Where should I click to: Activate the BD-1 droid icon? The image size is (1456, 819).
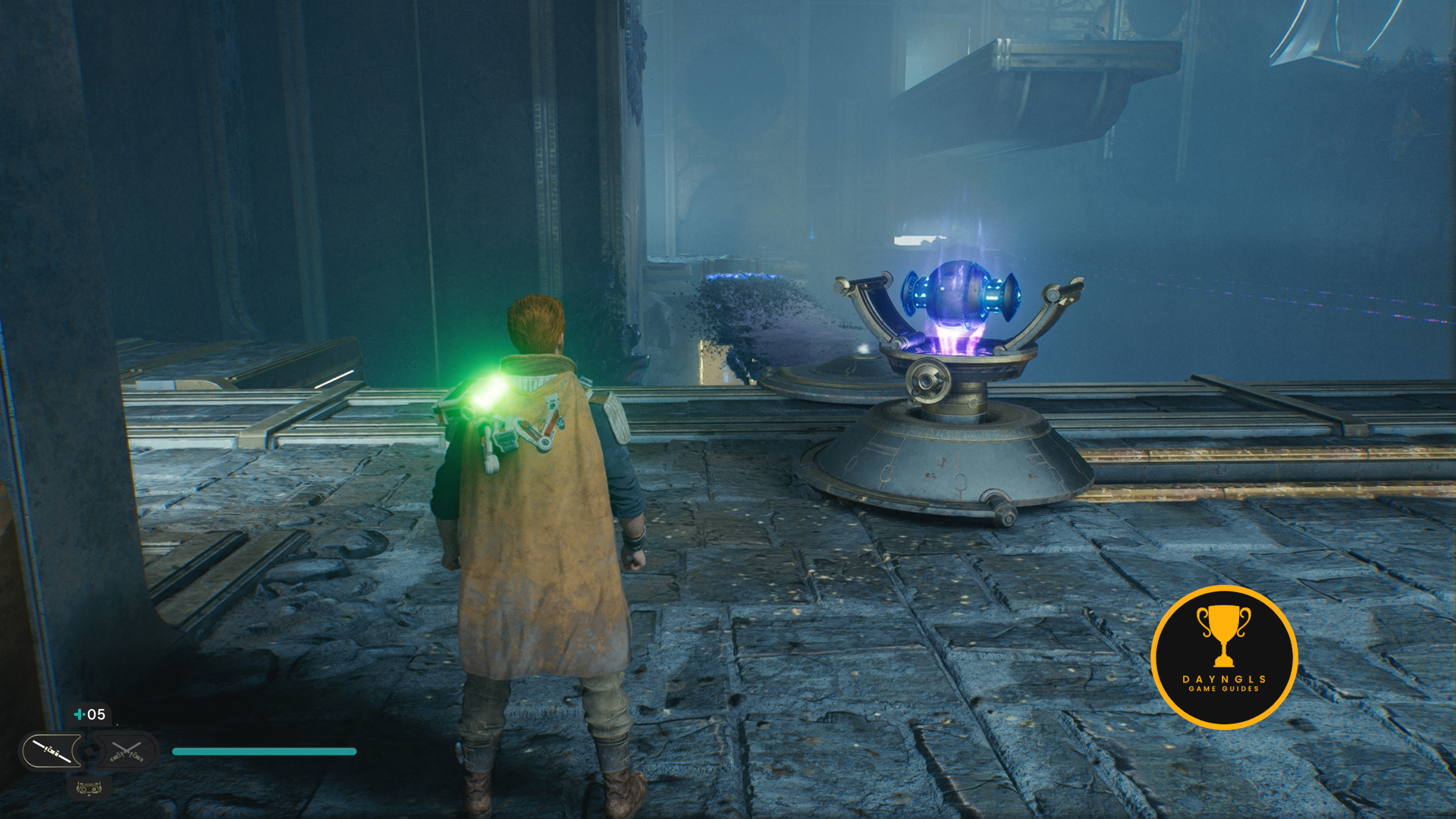[89, 789]
